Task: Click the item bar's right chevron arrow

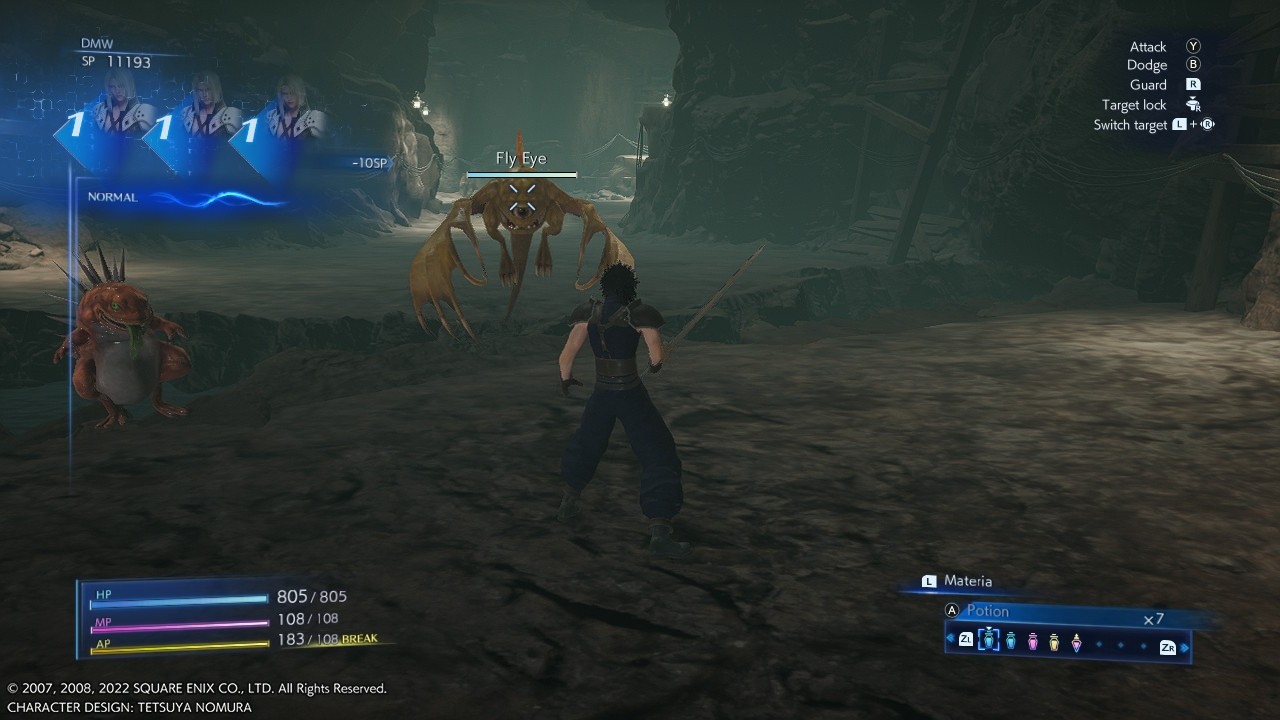Action: [x=1186, y=647]
